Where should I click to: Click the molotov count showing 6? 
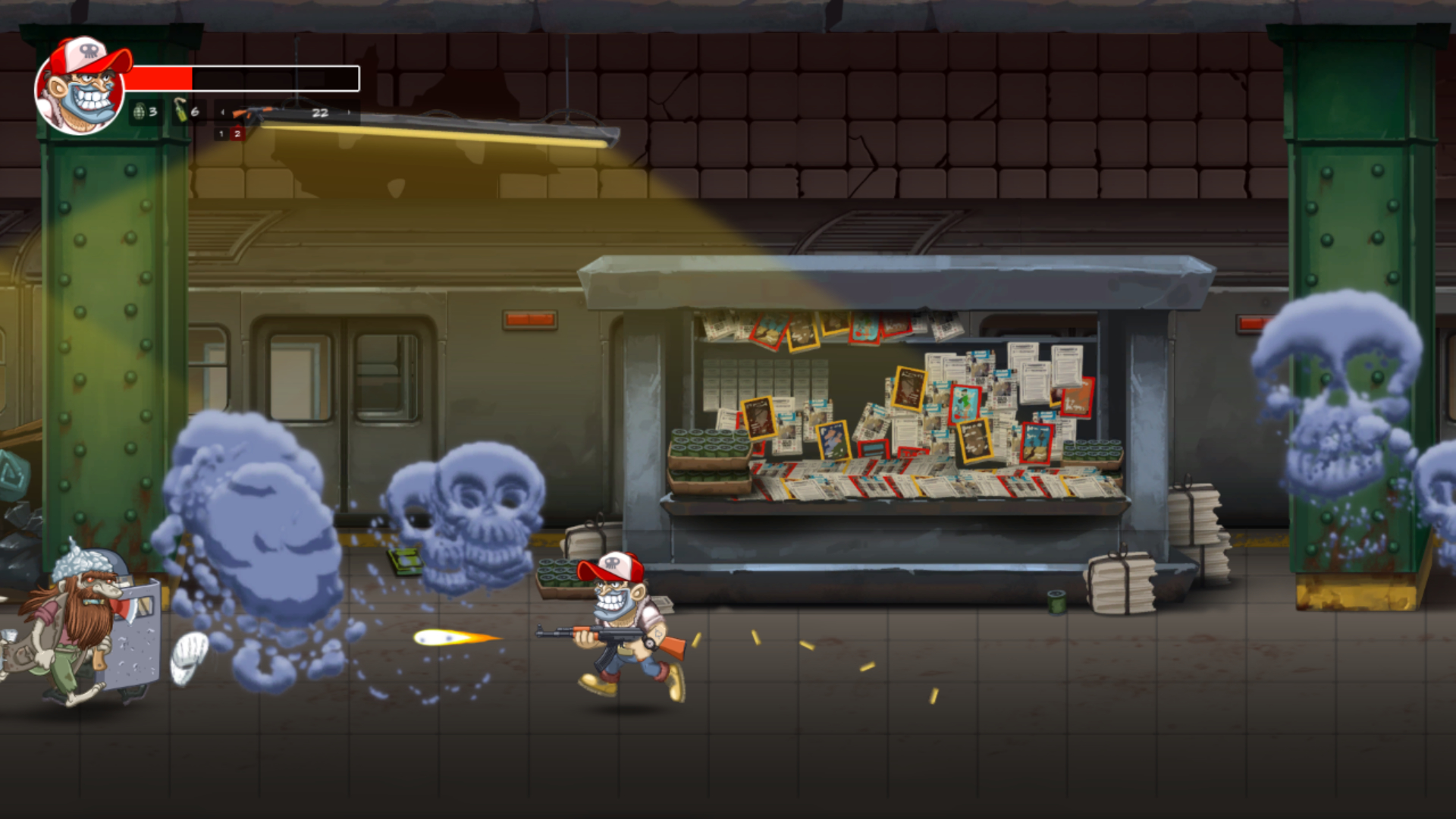pos(195,111)
